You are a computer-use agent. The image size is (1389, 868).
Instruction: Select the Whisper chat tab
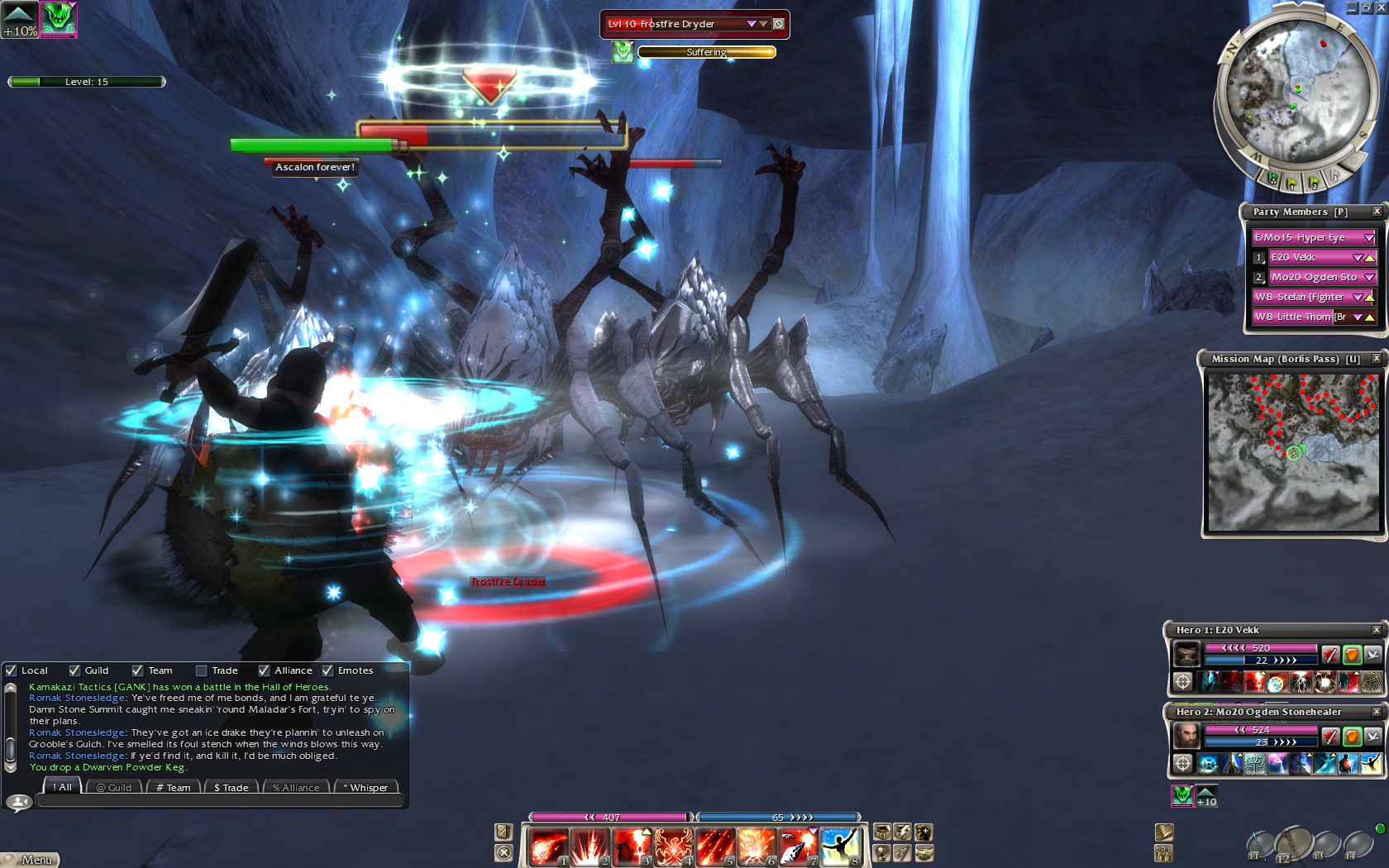click(x=367, y=788)
